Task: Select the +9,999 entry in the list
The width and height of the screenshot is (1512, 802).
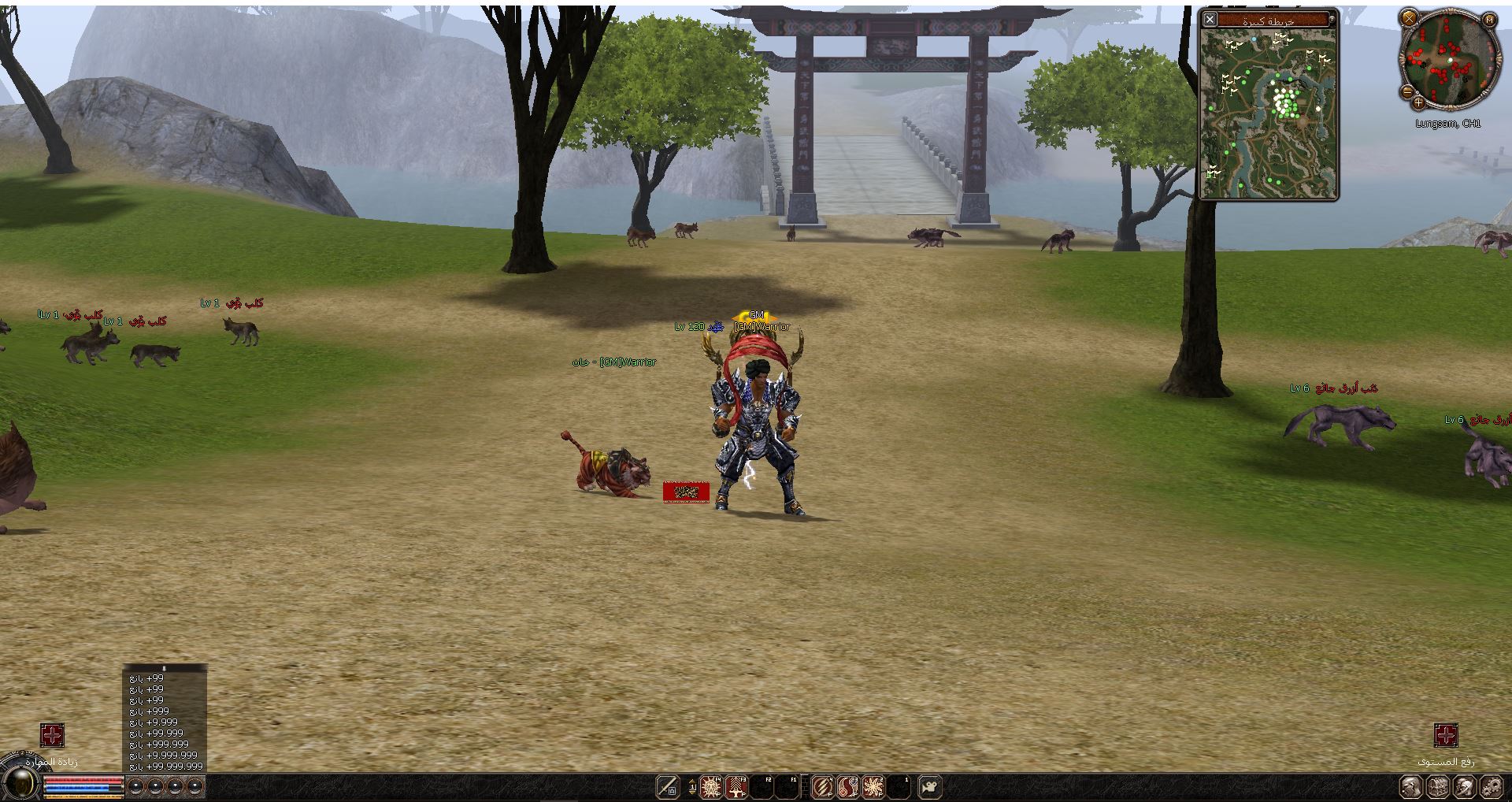Action: pyautogui.click(x=154, y=722)
